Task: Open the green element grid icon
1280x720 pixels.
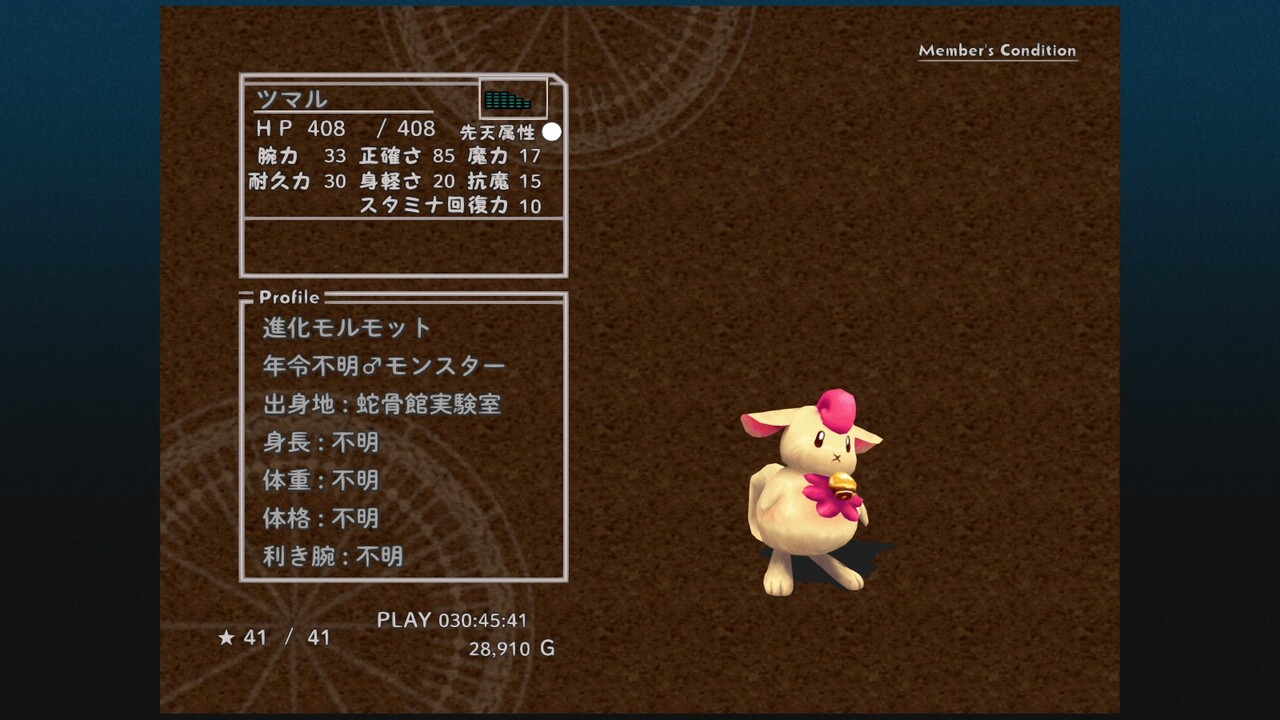Action: [x=507, y=100]
